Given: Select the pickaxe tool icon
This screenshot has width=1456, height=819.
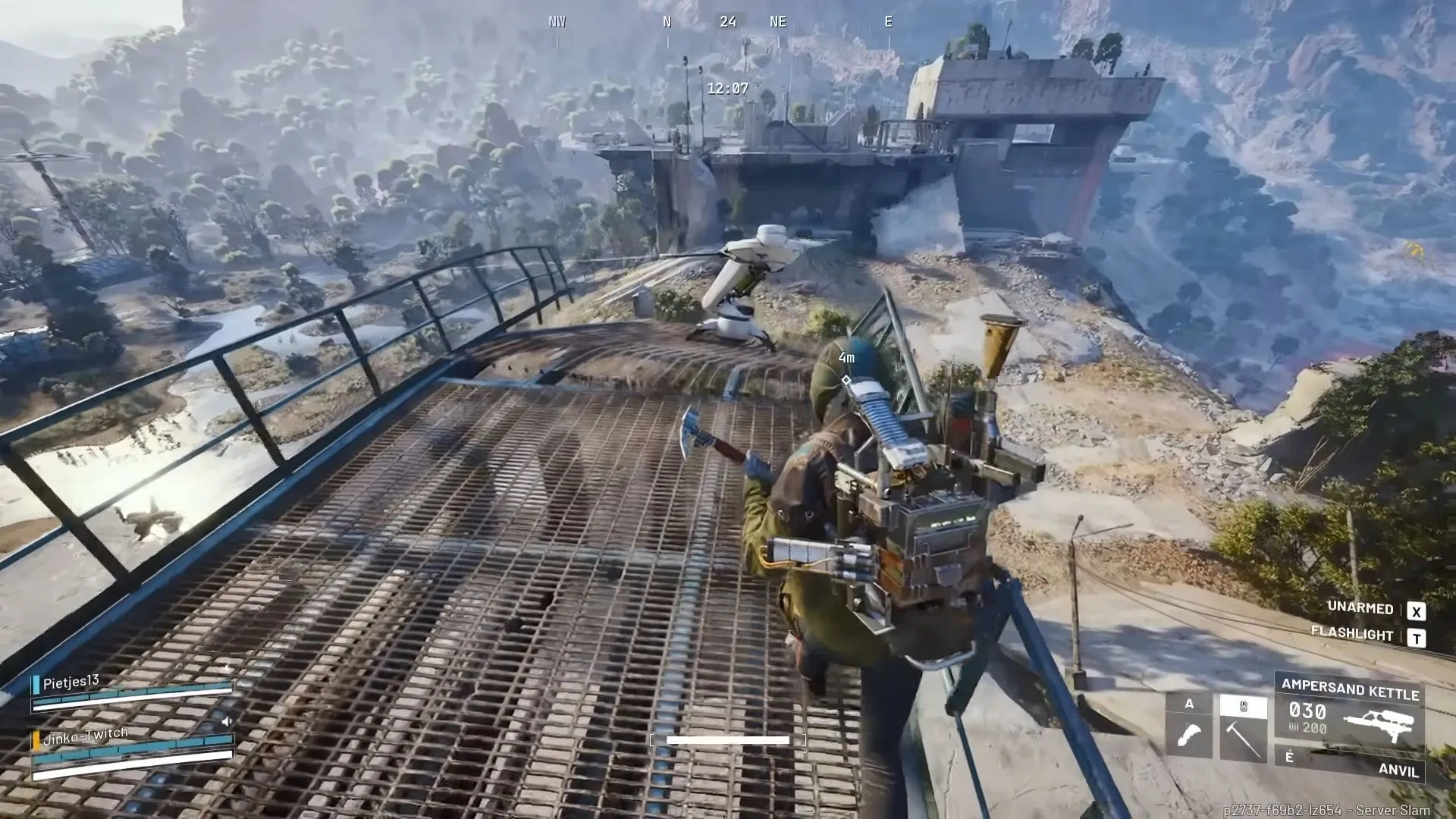Looking at the screenshot, I should click(x=1245, y=739).
